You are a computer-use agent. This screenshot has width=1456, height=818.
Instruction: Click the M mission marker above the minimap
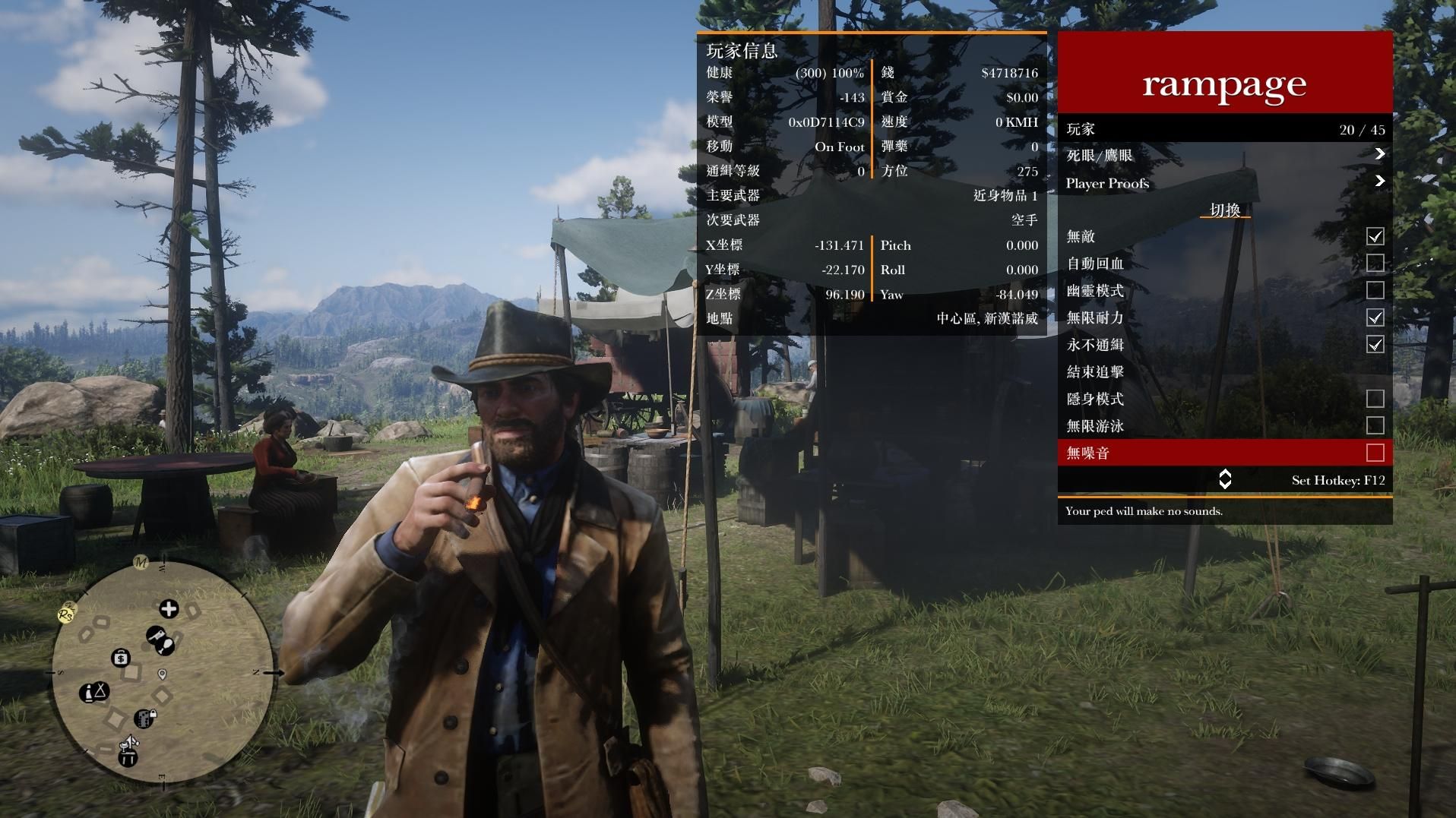coord(141,563)
